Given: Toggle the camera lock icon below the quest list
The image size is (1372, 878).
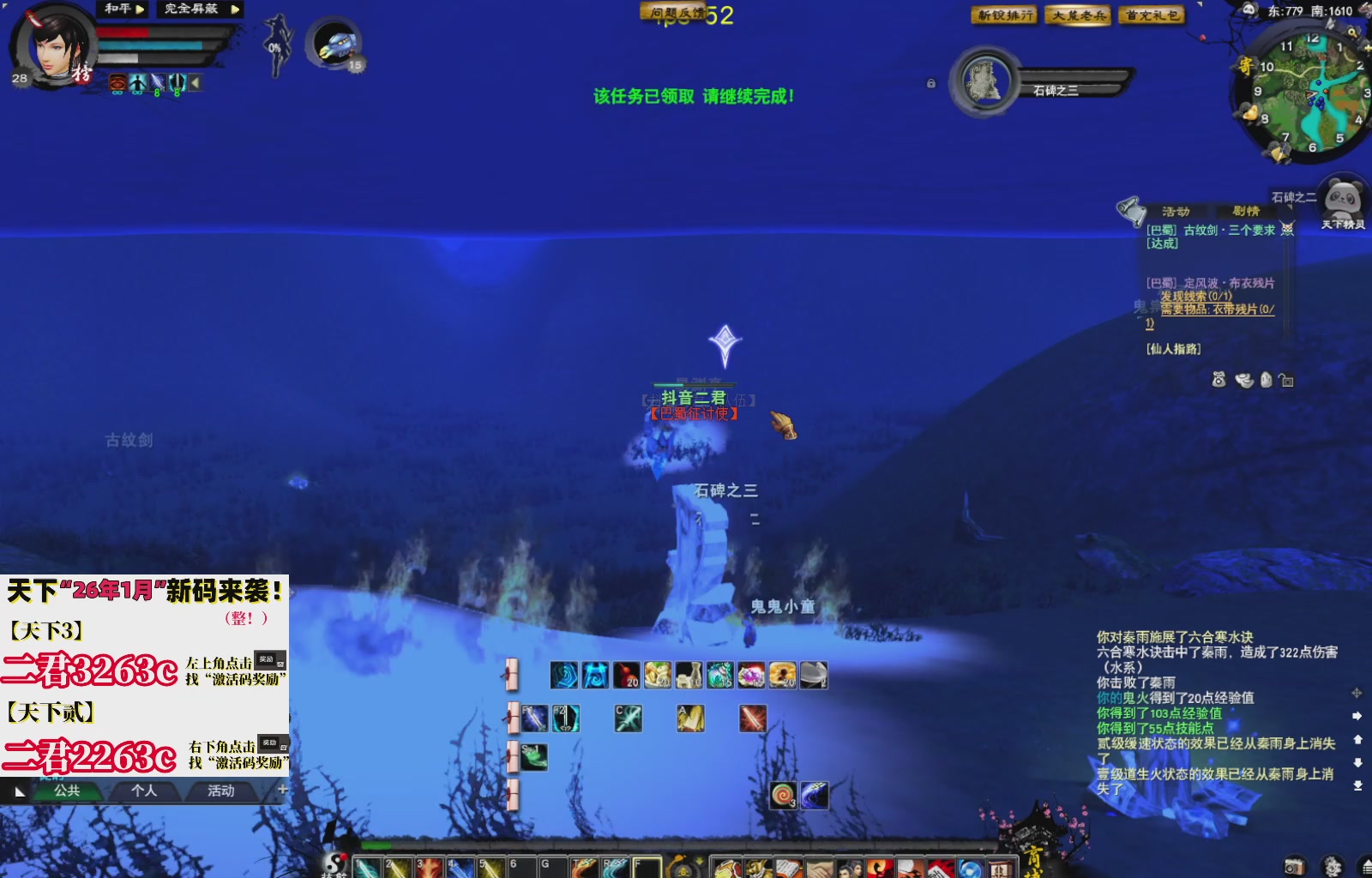Looking at the screenshot, I should [x=1285, y=380].
